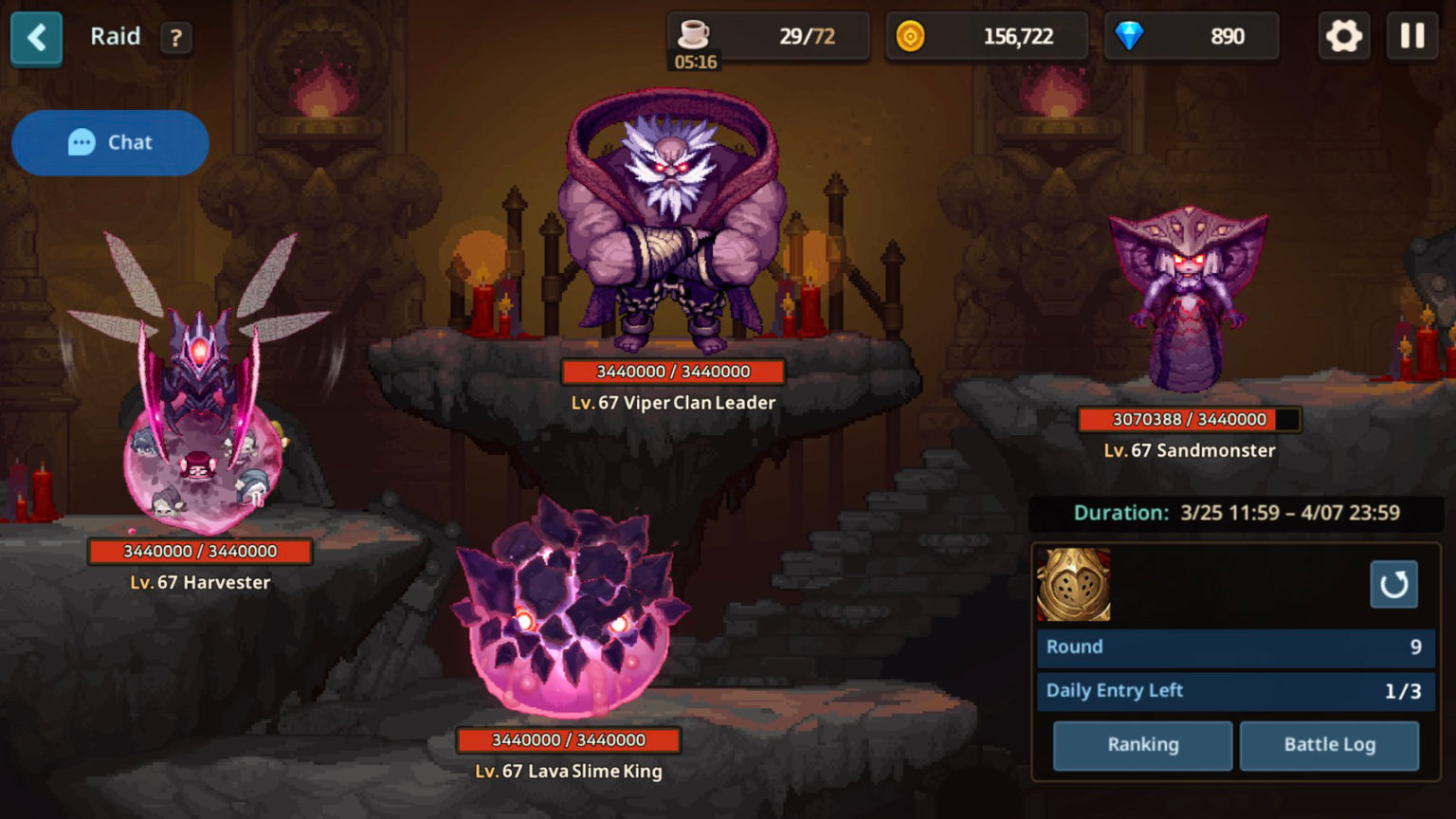
Task: Pause the game
Action: pos(1412,37)
